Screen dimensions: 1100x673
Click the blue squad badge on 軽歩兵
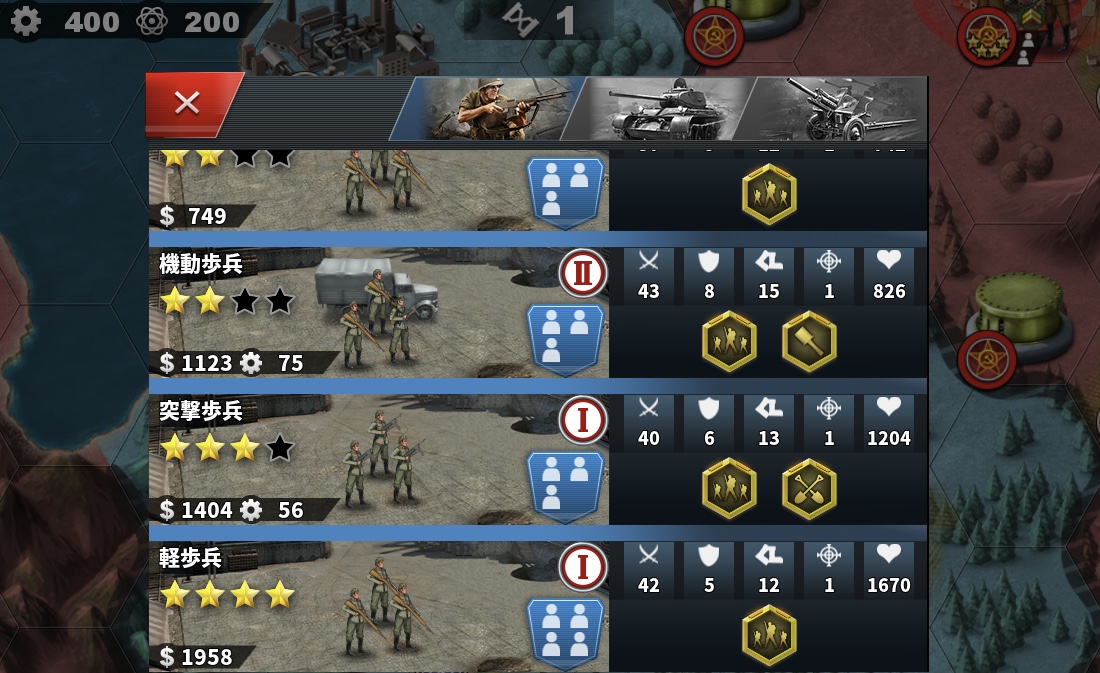pyautogui.click(x=565, y=632)
